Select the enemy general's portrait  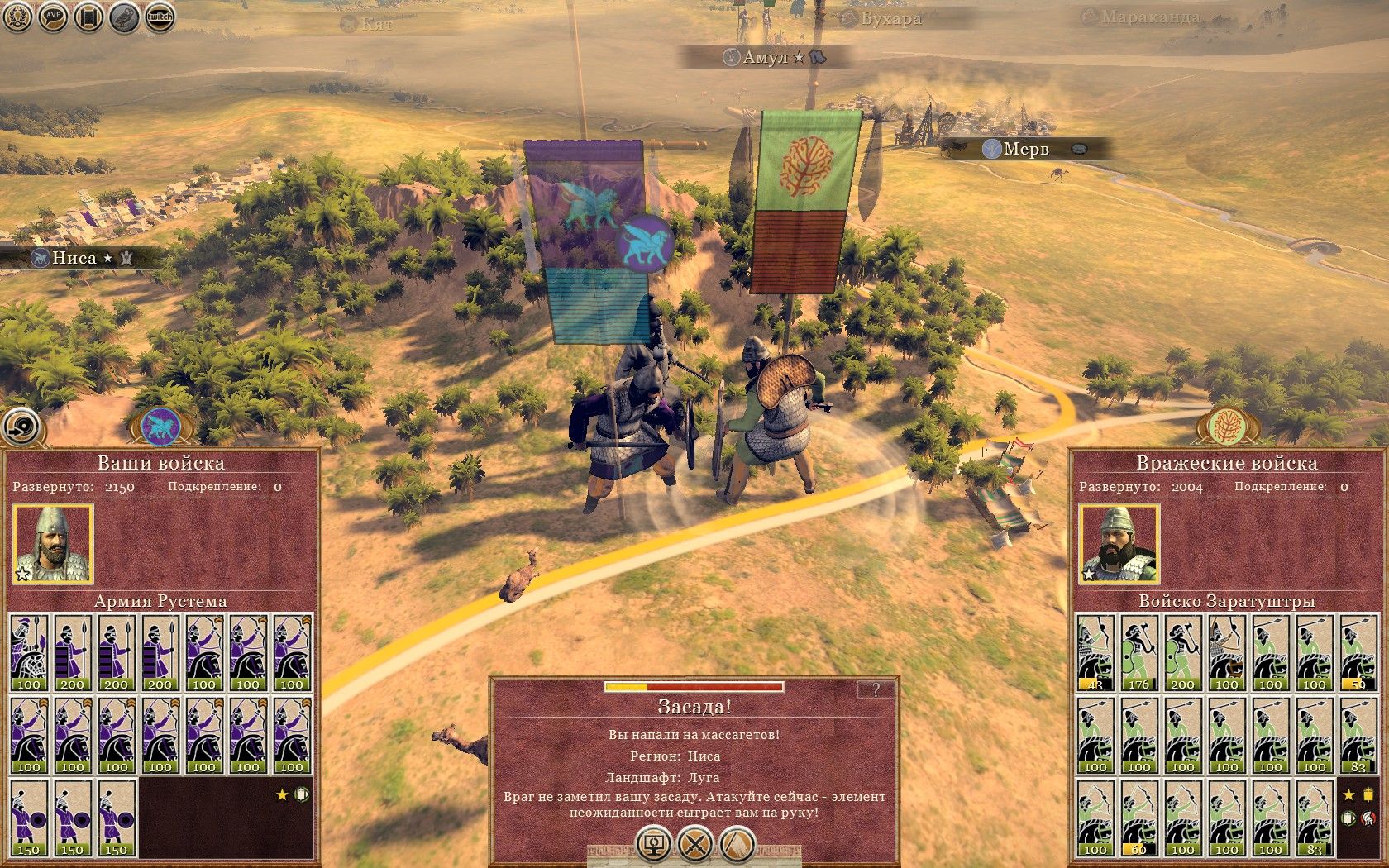1119,544
